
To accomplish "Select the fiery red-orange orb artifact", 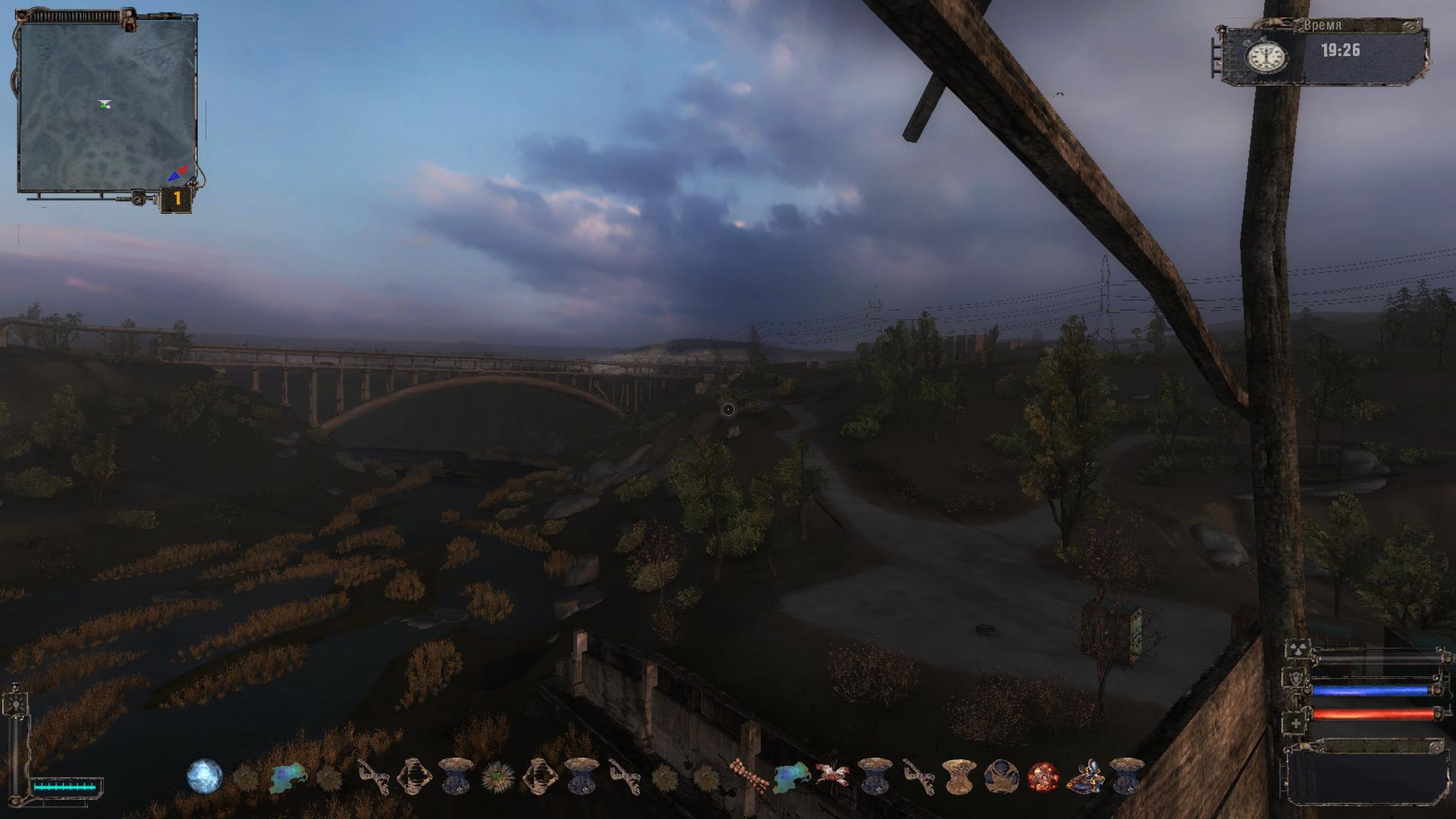I will coord(1043,777).
